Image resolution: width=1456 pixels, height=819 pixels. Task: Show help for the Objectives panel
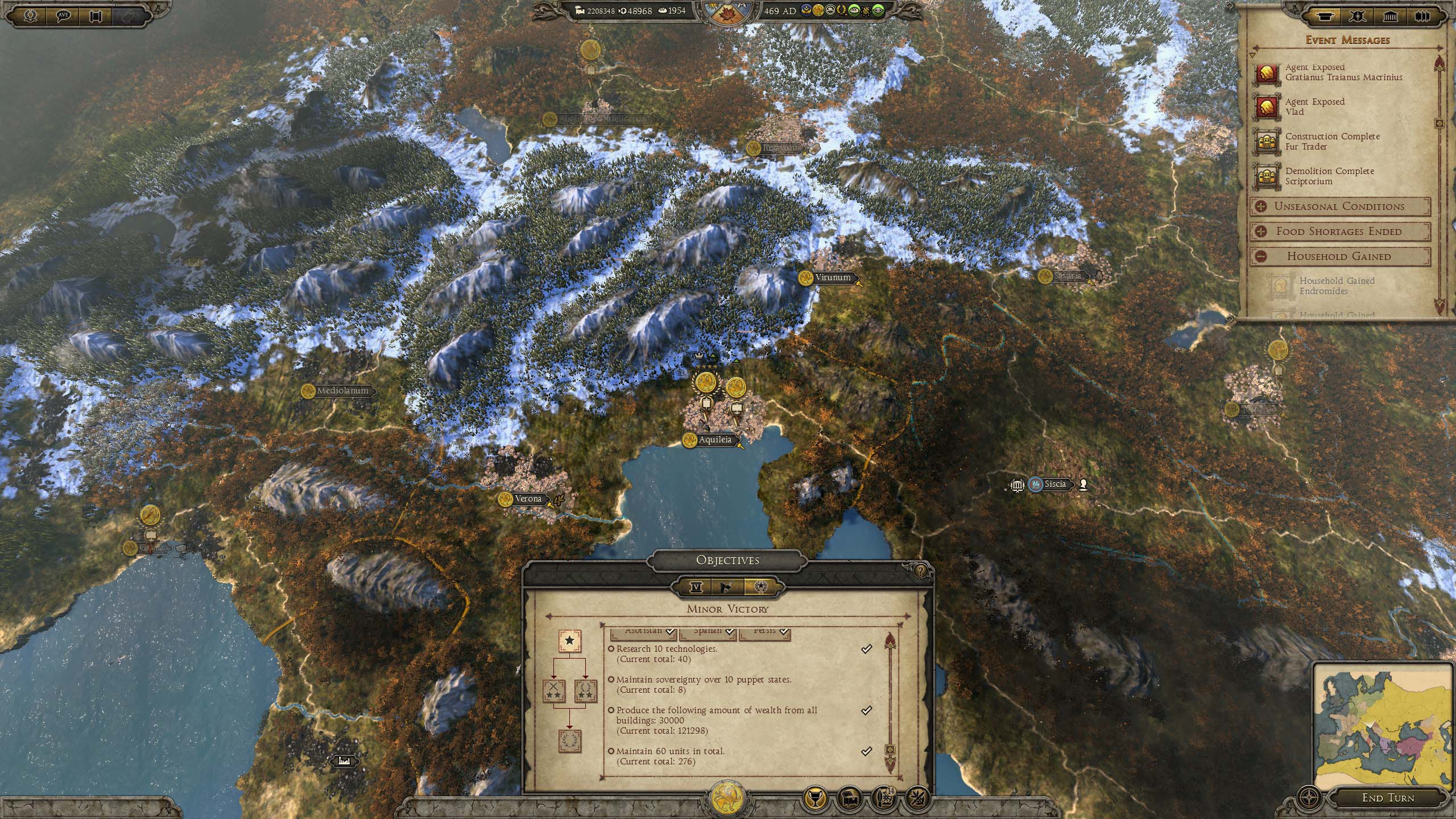[x=920, y=571]
